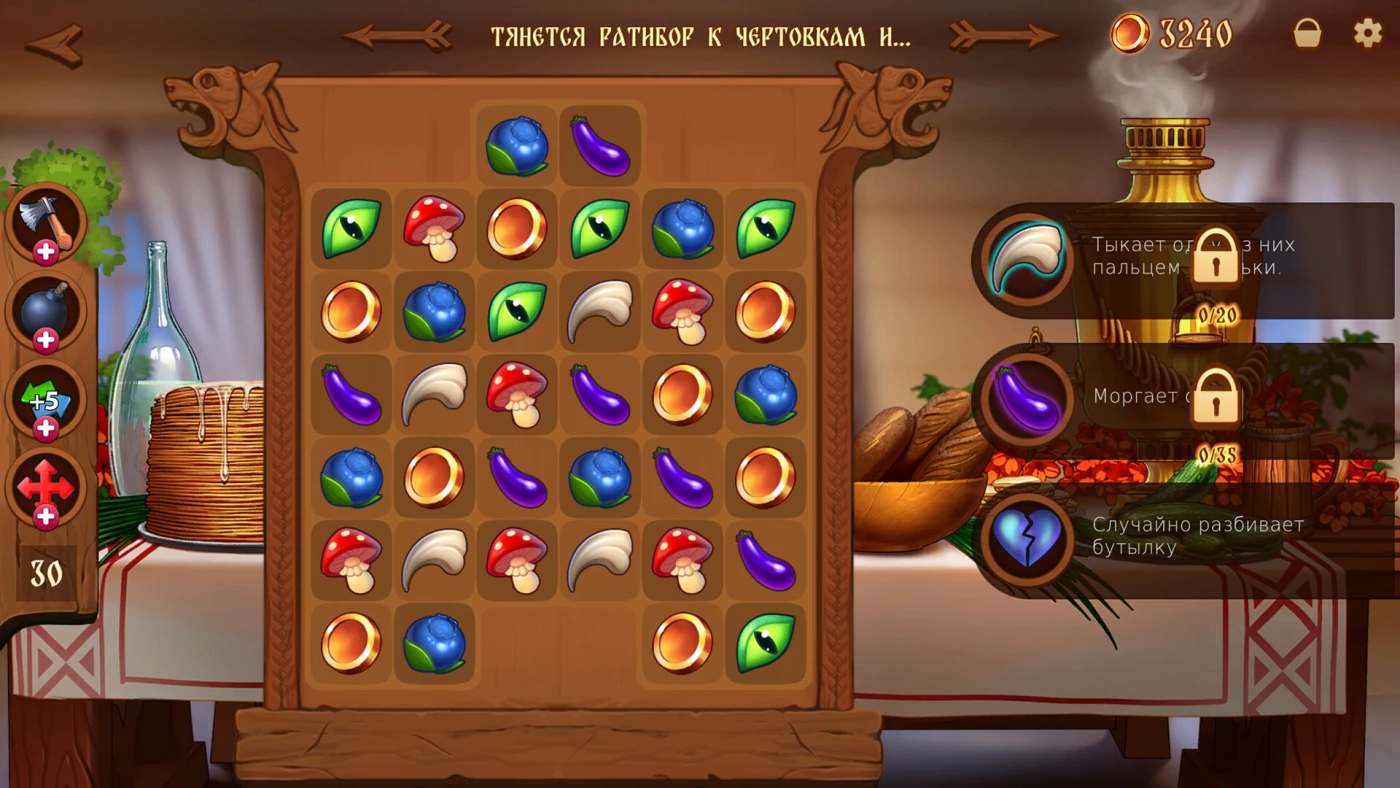This screenshot has width=1400, height=788.
Task: Tap the 3240 coin balance icon
Action: tap(1130, 35)
